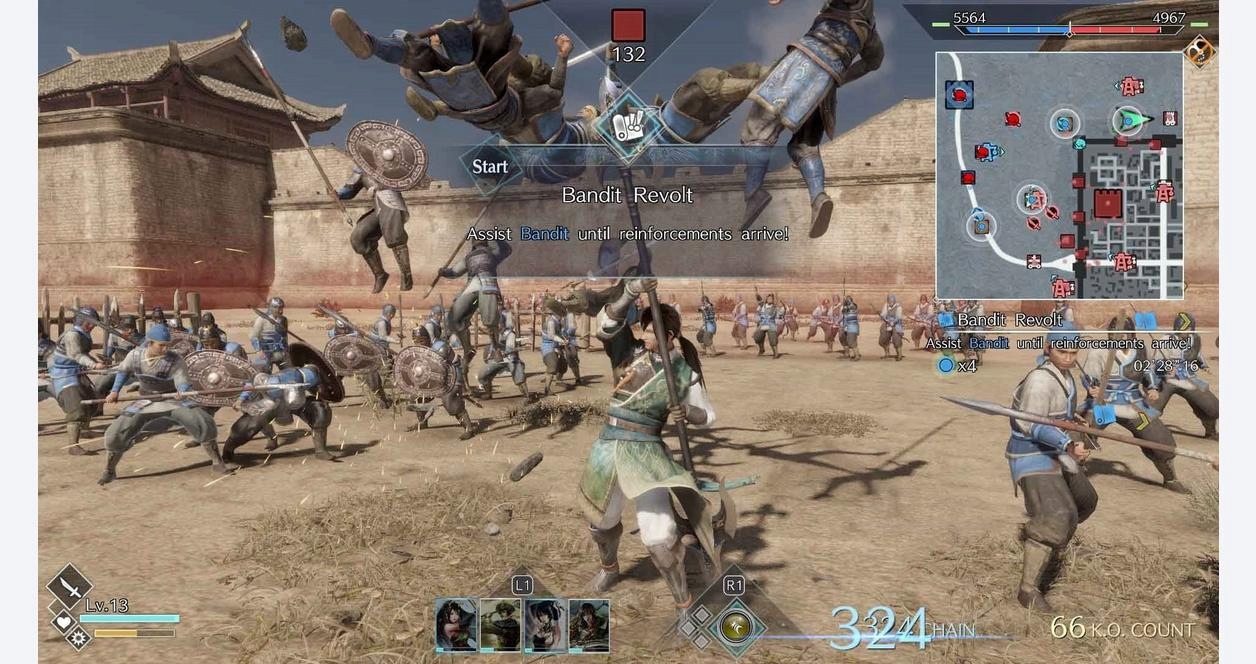The image size is (1256, 664).
Task: Click the sword weapon icon
Action: pyautogui.click(x=69, y=585)
